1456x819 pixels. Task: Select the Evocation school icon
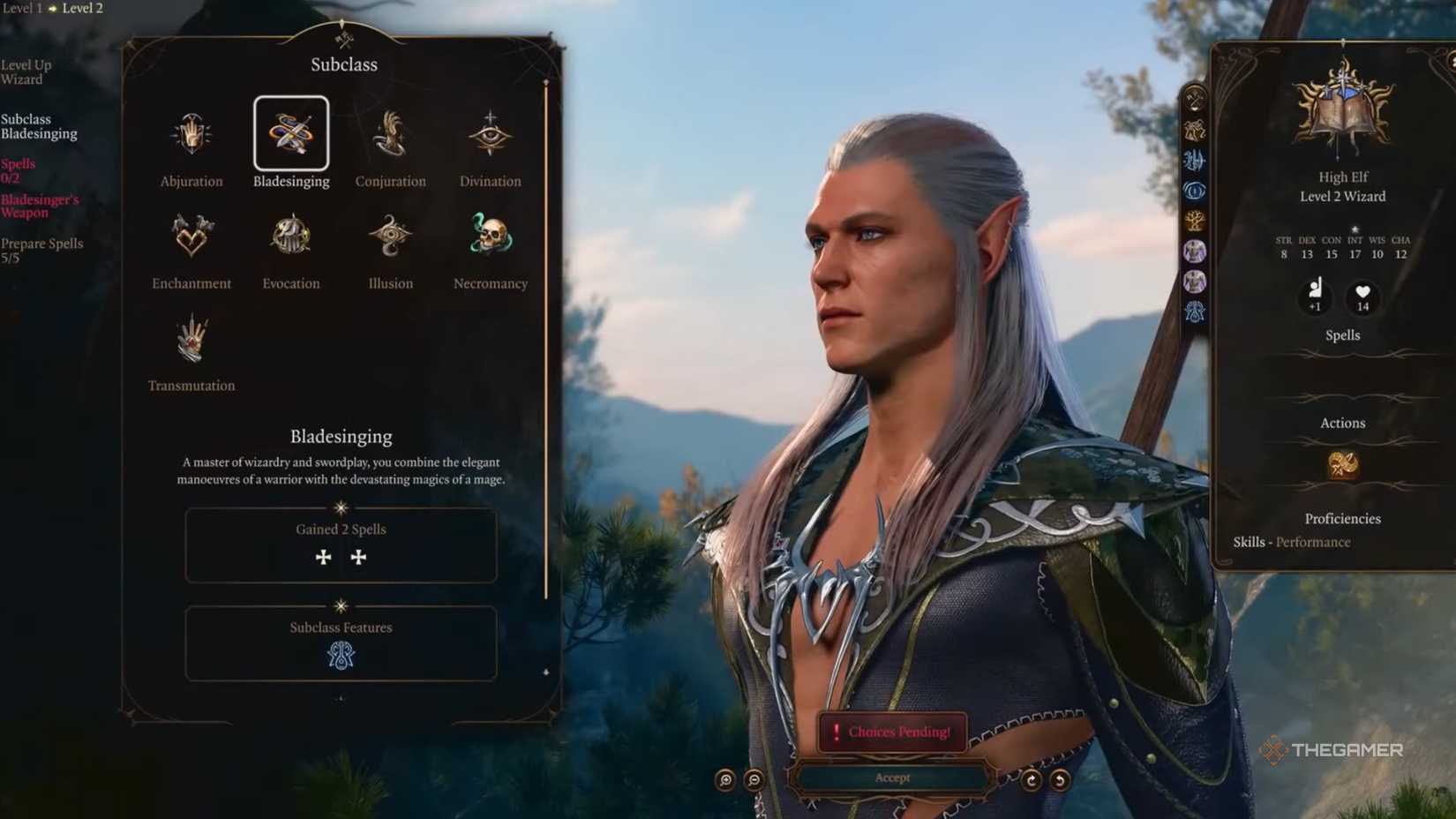291,235
